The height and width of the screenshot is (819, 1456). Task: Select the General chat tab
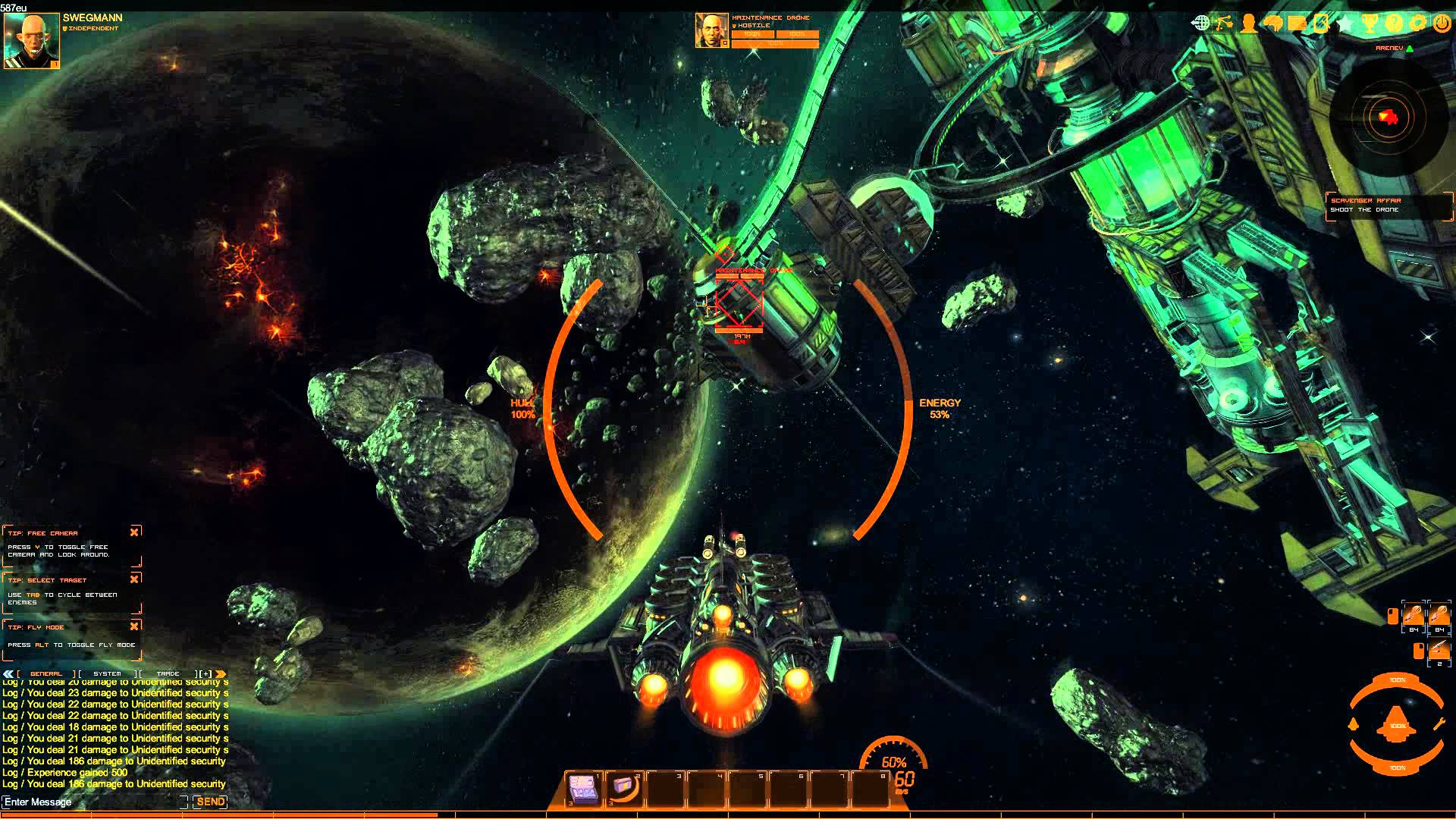point(46,673)
